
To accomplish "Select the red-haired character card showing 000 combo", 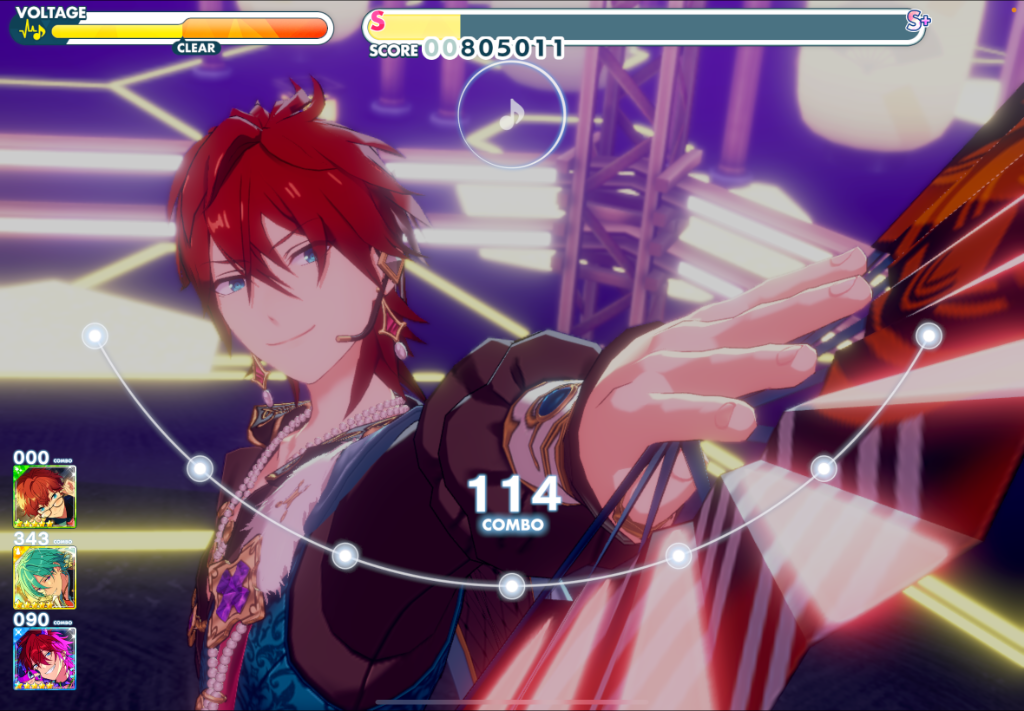I will pos(44,497).
